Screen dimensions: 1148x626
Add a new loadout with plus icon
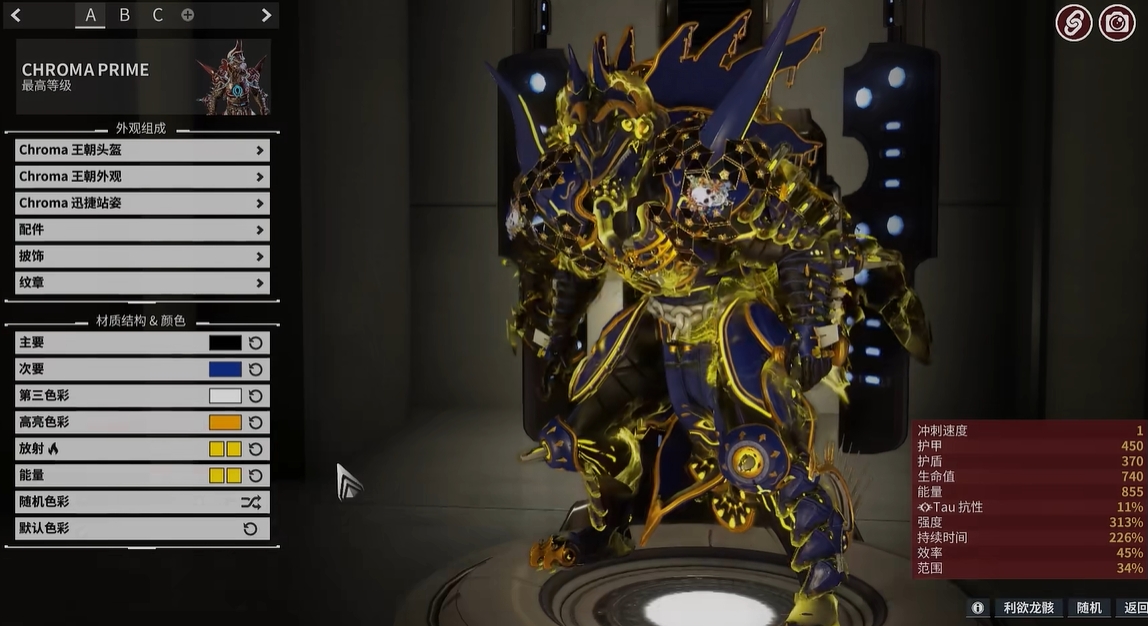click(x=187, y=15)
